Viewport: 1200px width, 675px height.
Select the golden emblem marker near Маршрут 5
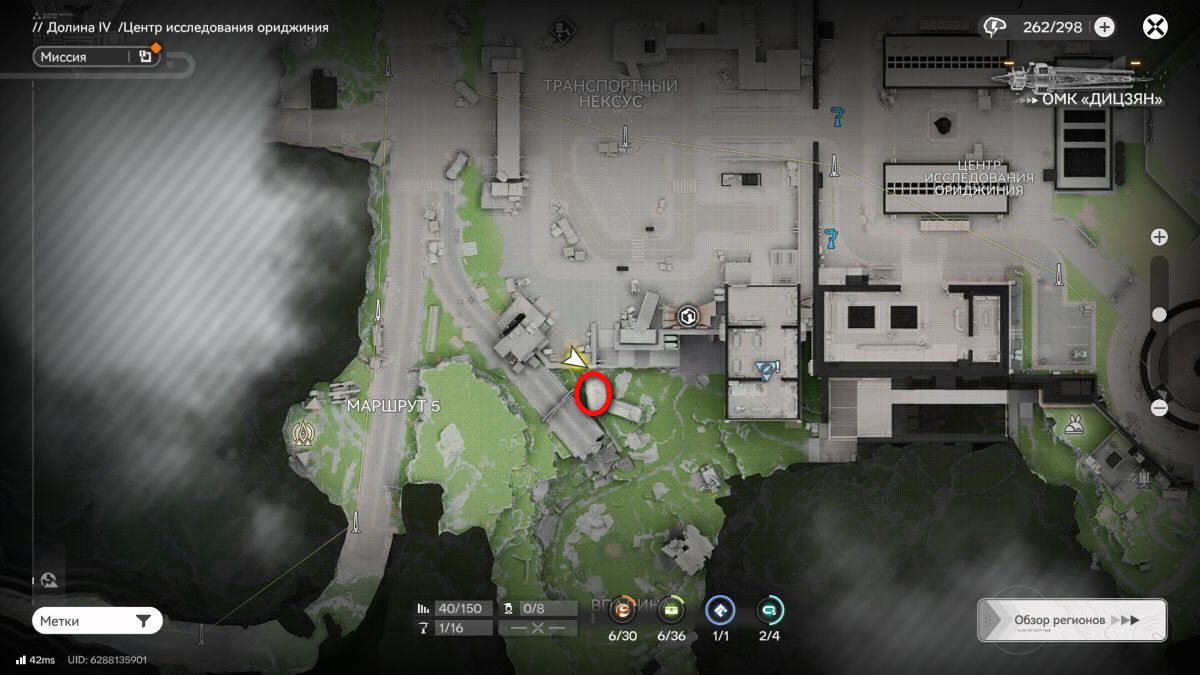pos(302,433)
